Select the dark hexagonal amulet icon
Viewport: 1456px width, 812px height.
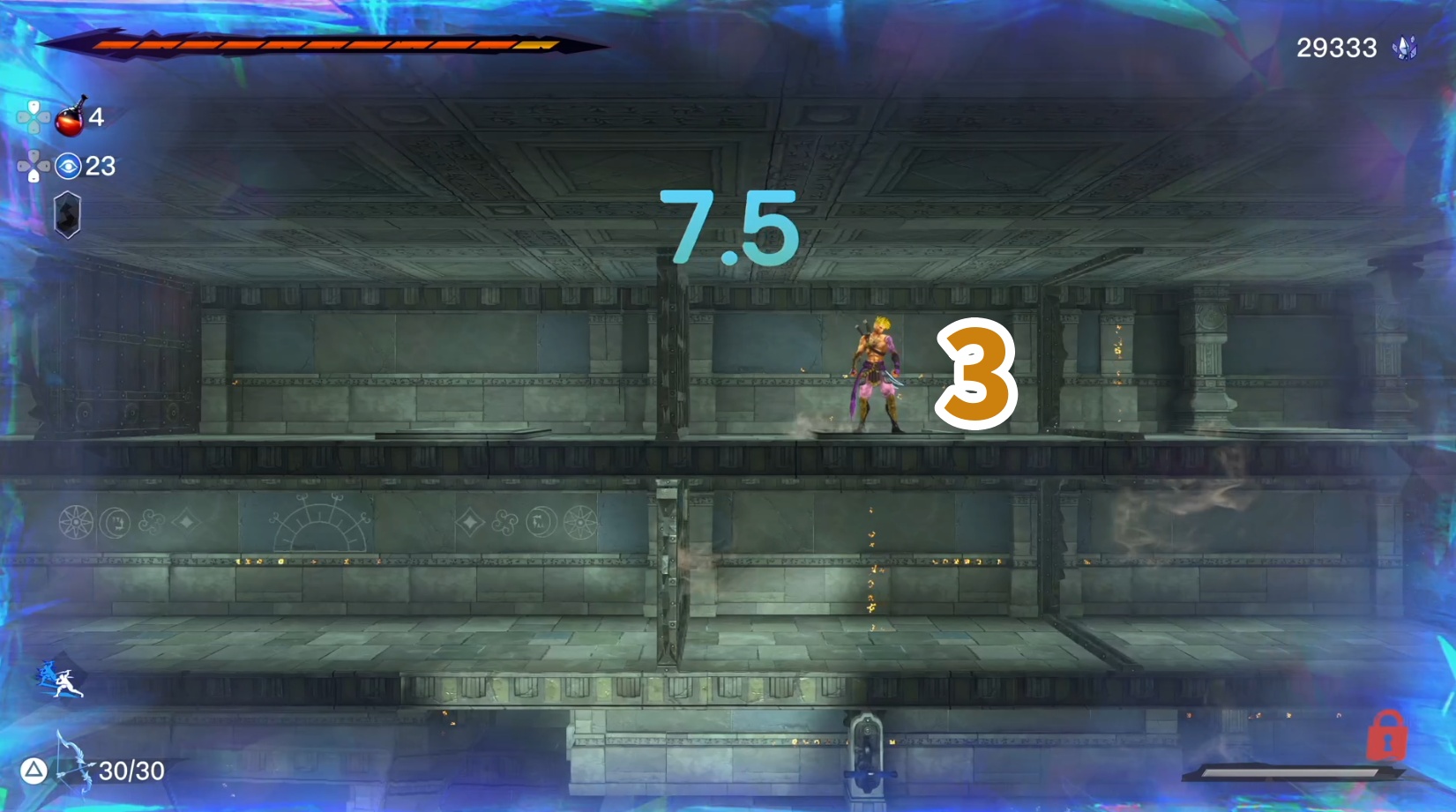point(67,214)
